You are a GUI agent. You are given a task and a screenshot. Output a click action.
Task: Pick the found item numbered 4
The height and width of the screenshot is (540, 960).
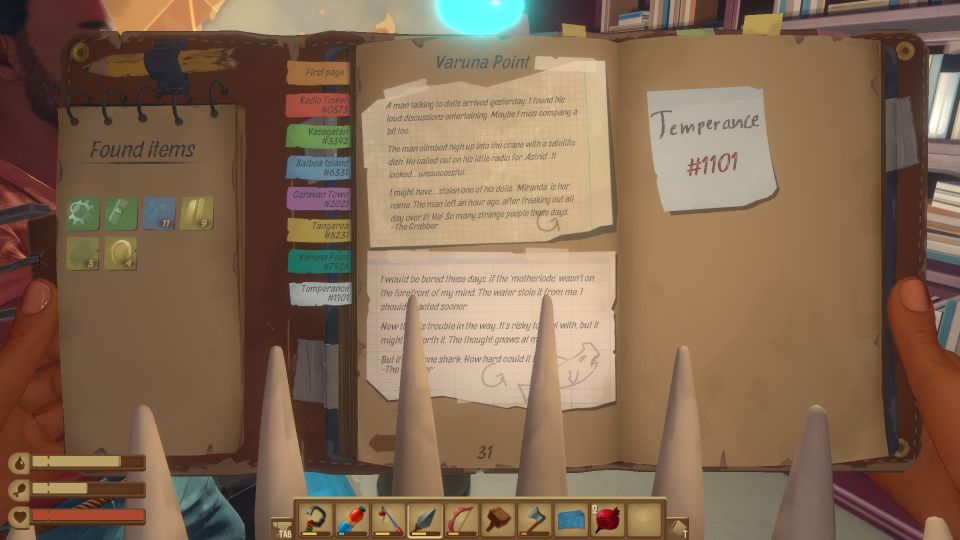[x=121, y=252]
